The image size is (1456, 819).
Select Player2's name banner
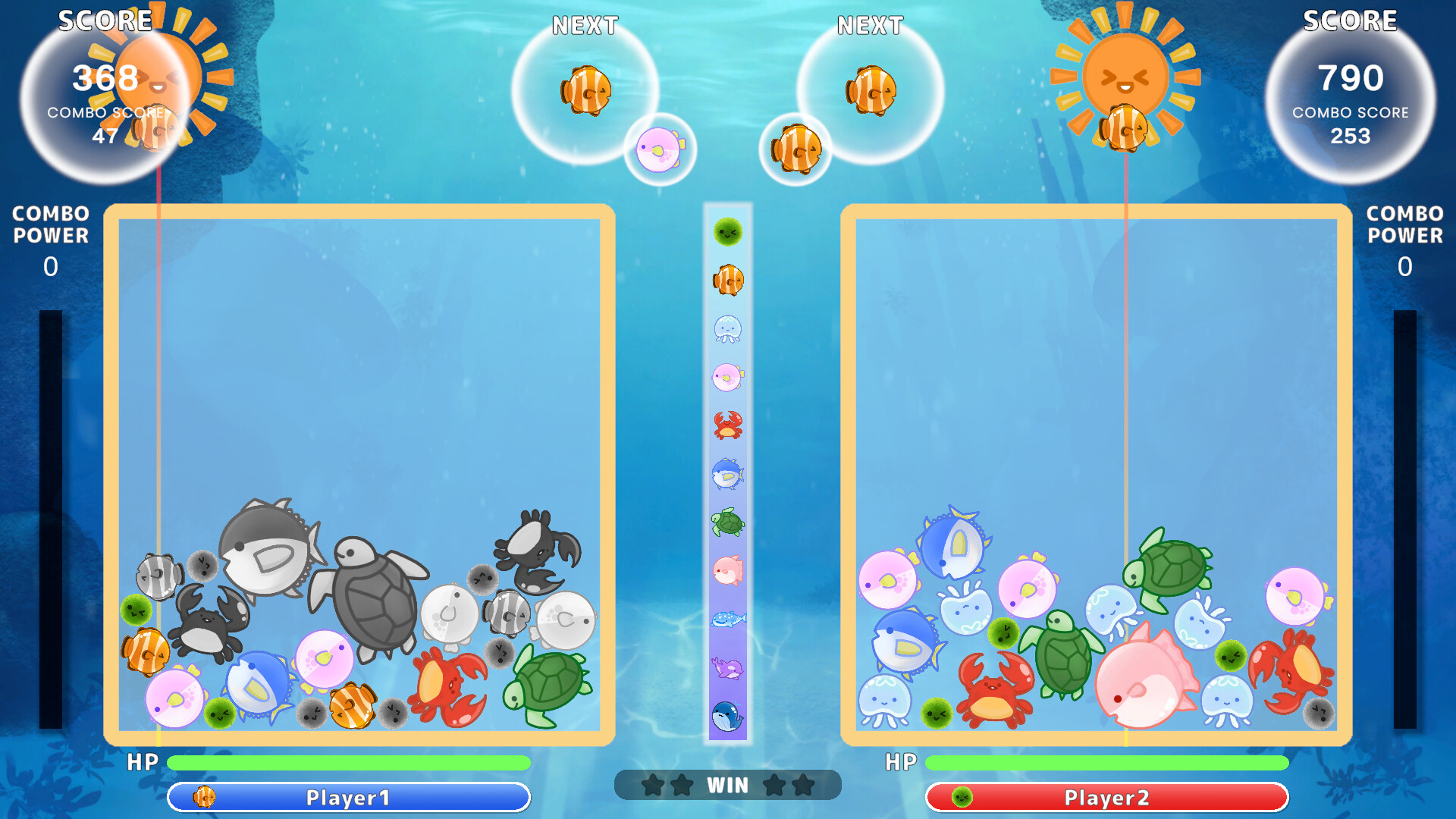pyautogui.click(x=1106, y=798)
